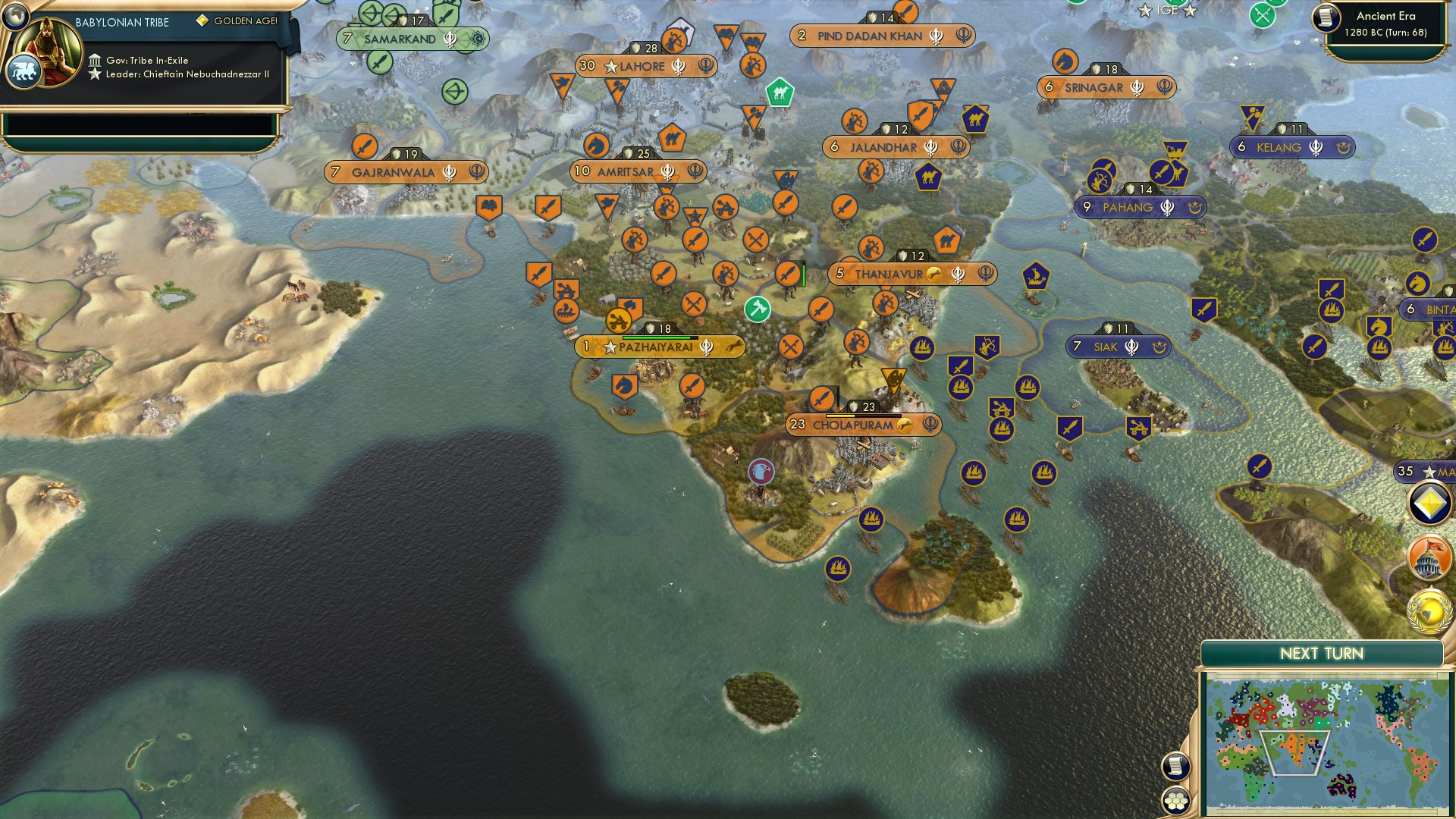
Task: Click the yellow gem resource notification icon
Action: coord(1429,502)
